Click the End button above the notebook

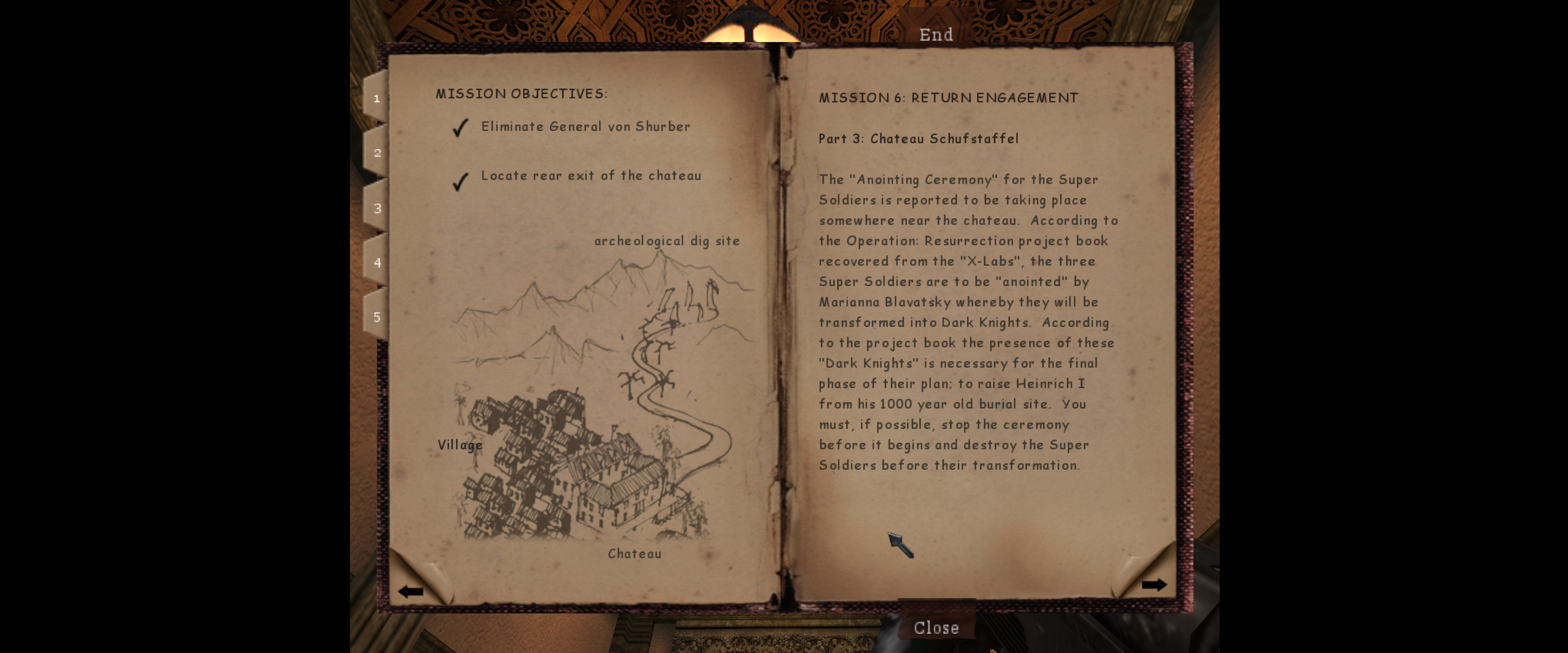tap(935, 35)
